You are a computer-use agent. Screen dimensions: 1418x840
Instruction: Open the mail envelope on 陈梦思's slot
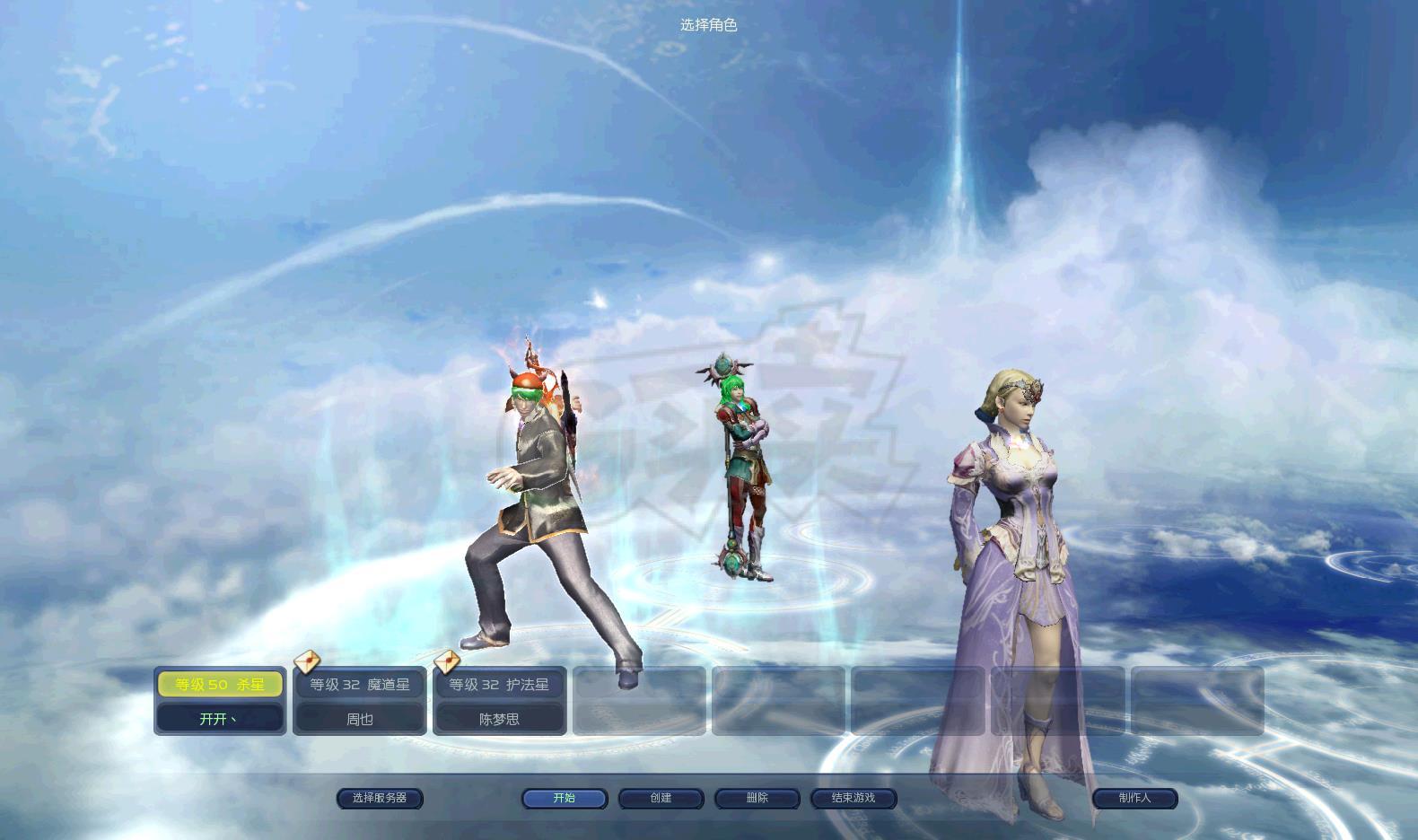click(x=447, y=661)
